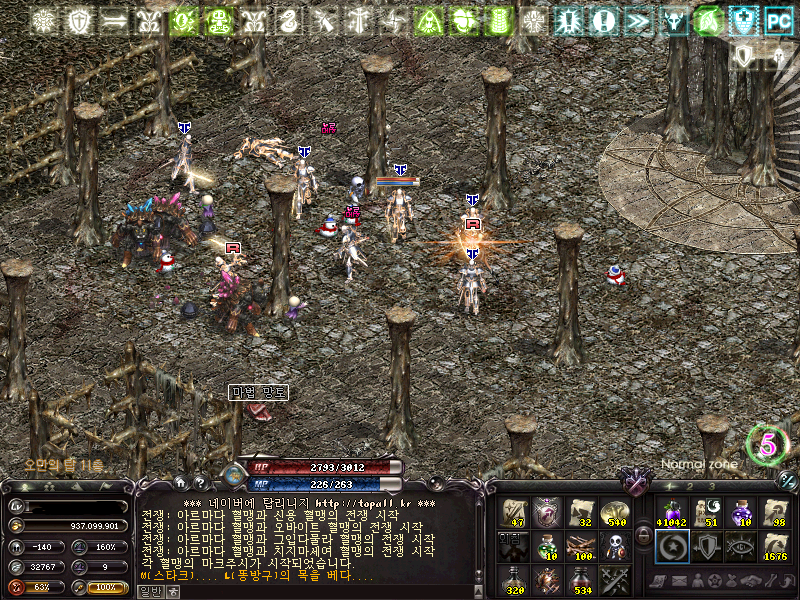Use the eye skill icon
Image resolution: width=800 pixels, height=600 pixels.
click(740, 546)
